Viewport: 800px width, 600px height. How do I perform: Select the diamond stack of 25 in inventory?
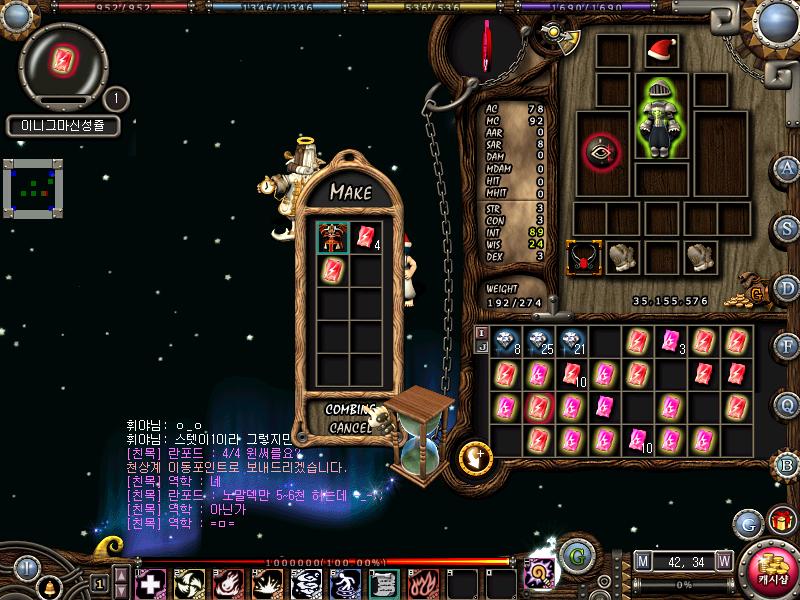point(539,342)
